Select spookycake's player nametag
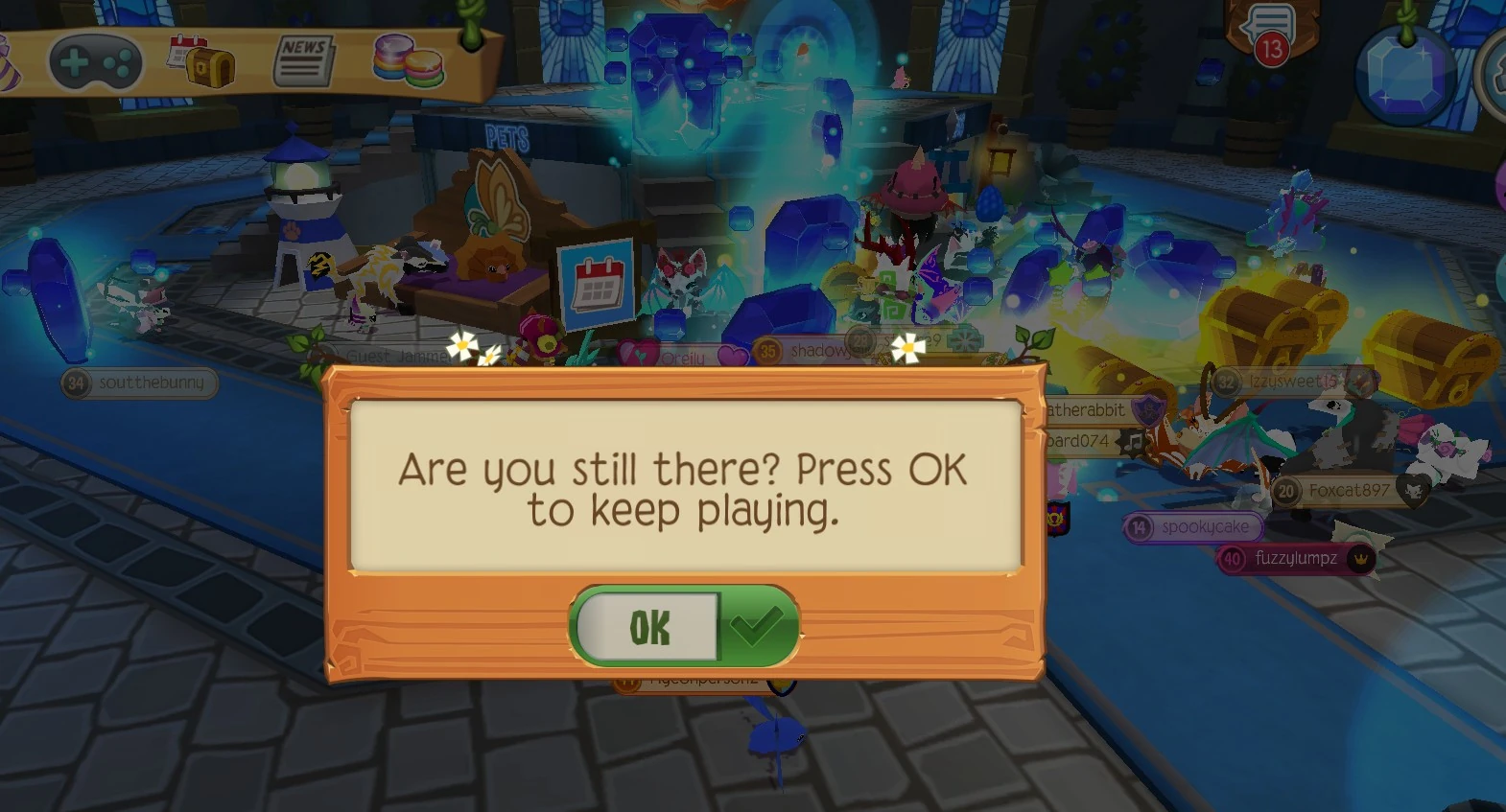 pyautogui.click(x=1194, y=526)
